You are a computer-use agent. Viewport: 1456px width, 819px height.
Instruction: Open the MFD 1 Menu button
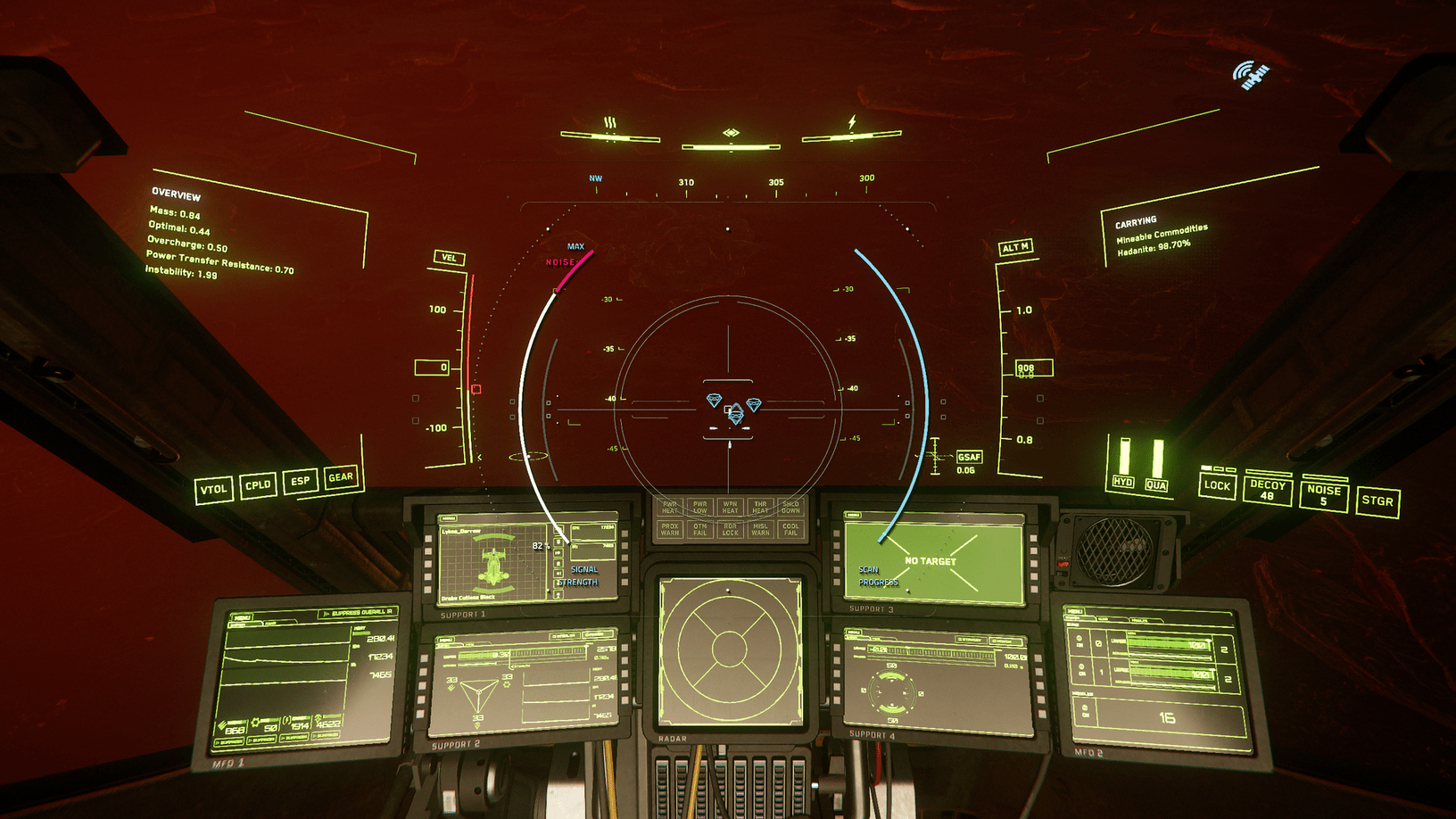tap(243, 617)
